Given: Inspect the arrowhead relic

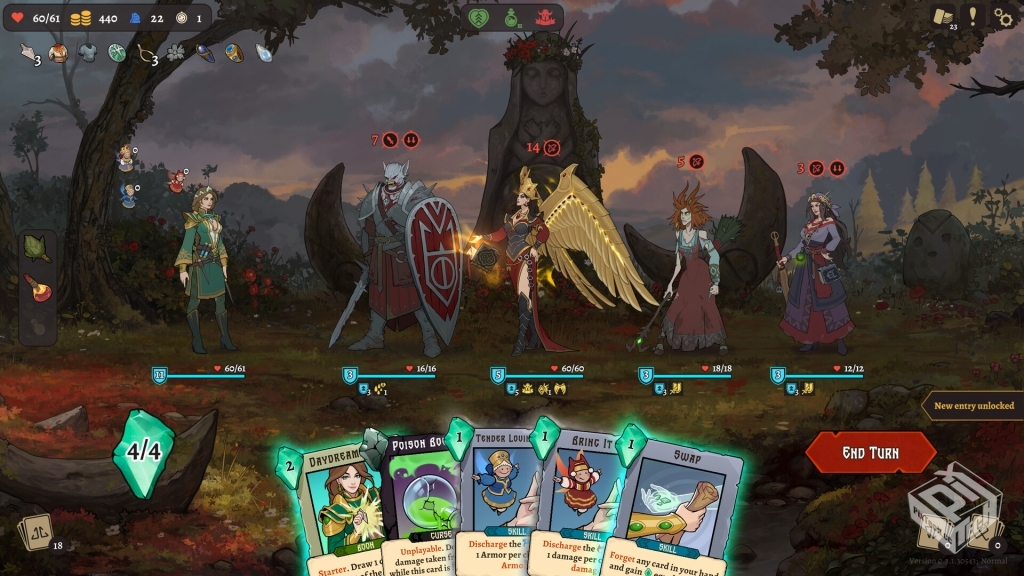Looking at the screenshot, I should pos(27,53).
